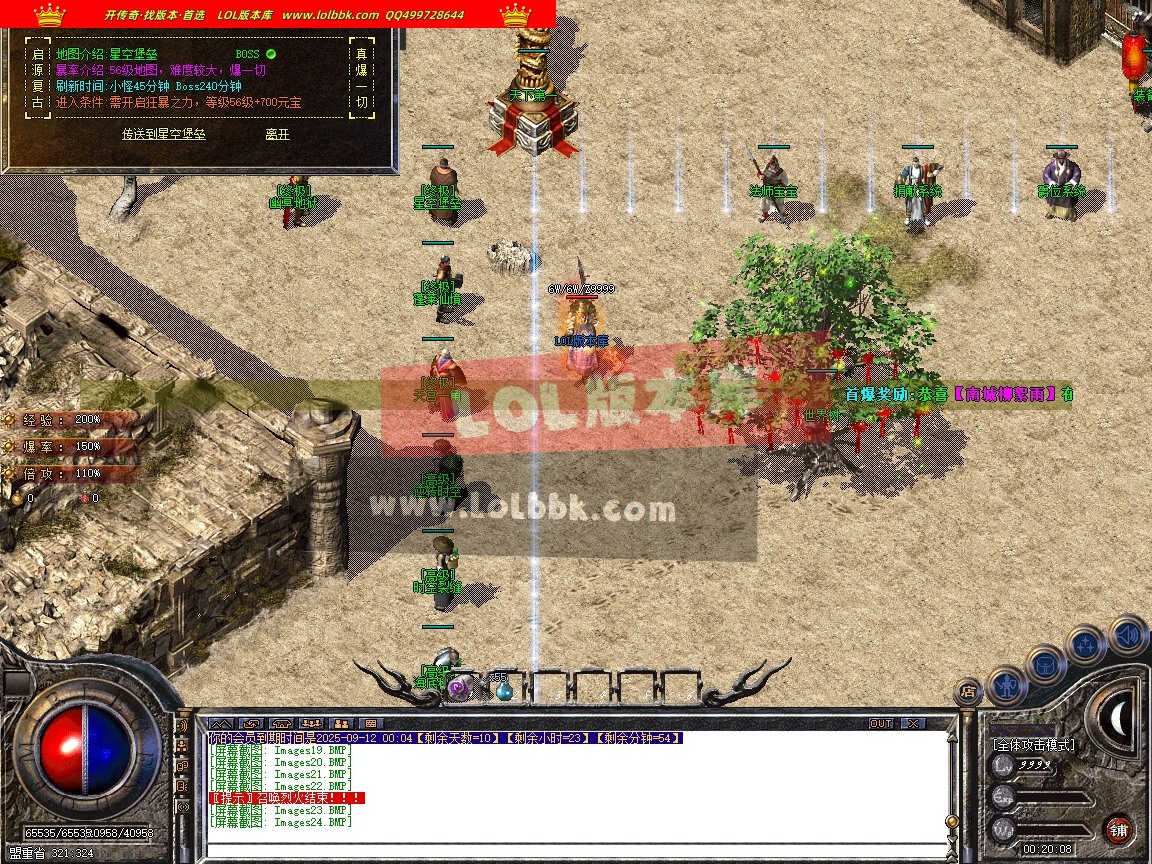Select the mountain-icon chat channel tab

click(x=220, y=723)
